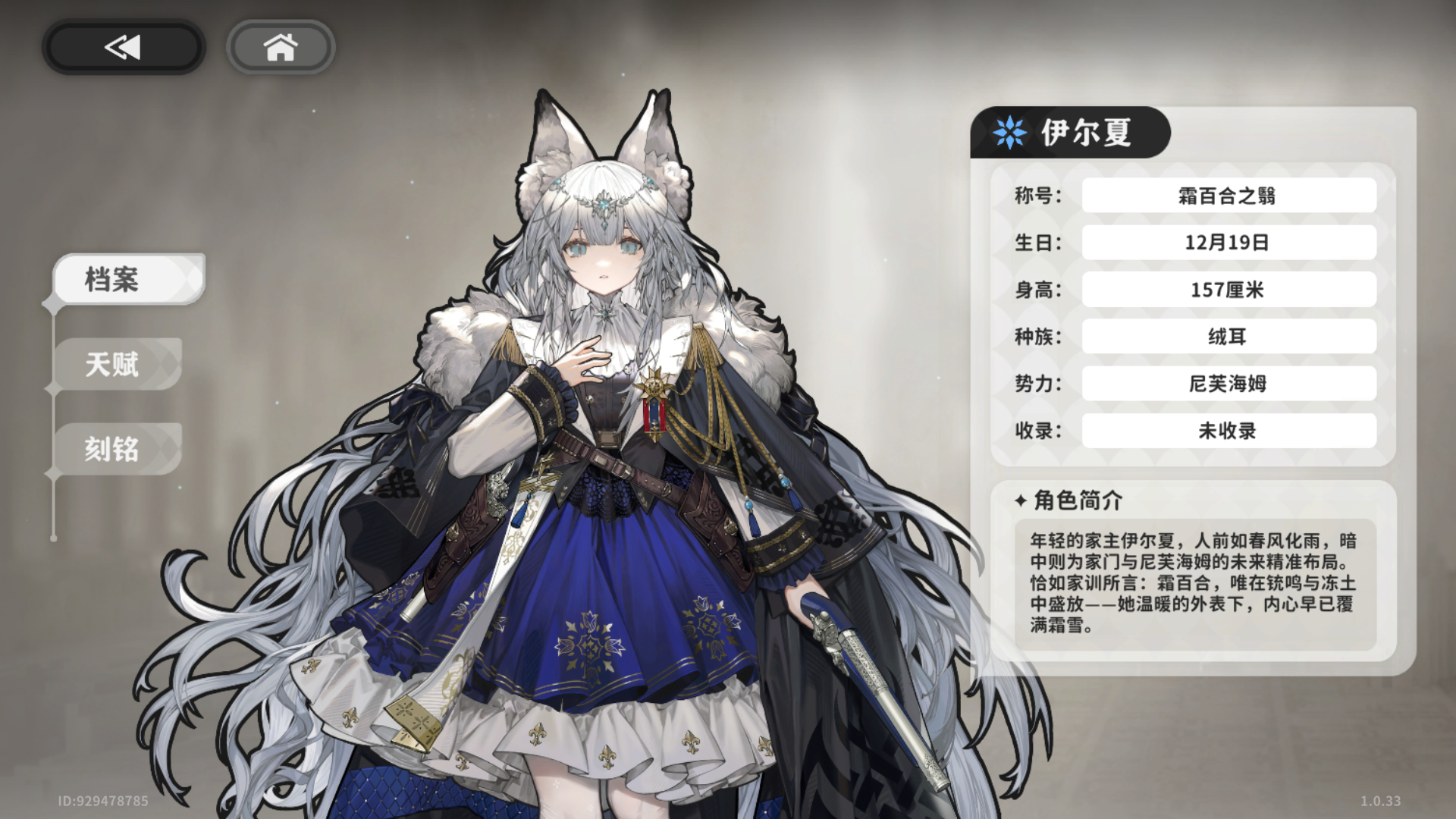The height and width of the screenshot is (819, 1456).
Task: Expand the 势力 field showing 尼芙海姆
Action: click(1227, 384)
